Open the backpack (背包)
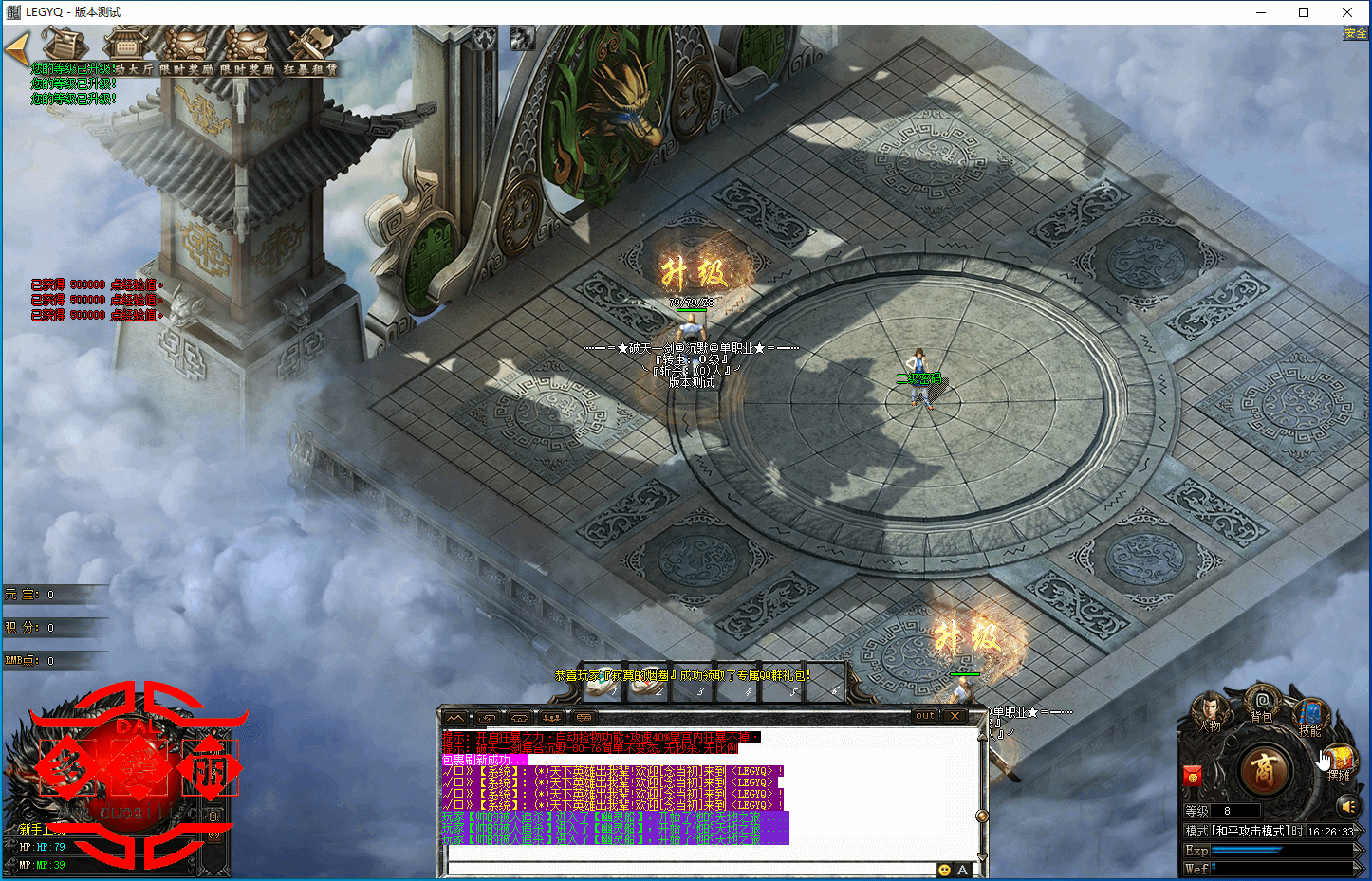The width and height of the screenshot is (1372, 881). click(x=1261, y=705)
